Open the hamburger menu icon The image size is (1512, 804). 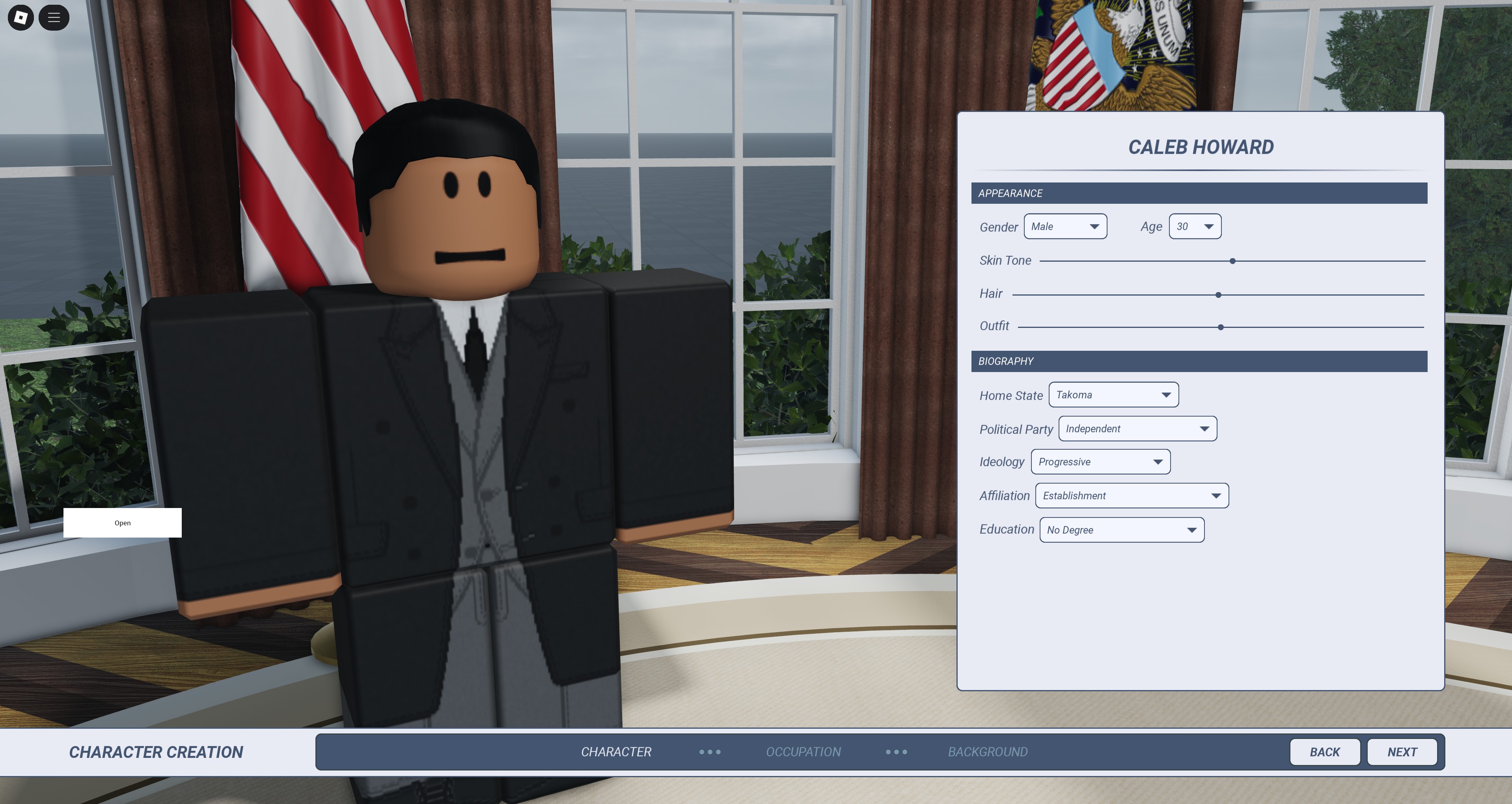coord(54,18)
